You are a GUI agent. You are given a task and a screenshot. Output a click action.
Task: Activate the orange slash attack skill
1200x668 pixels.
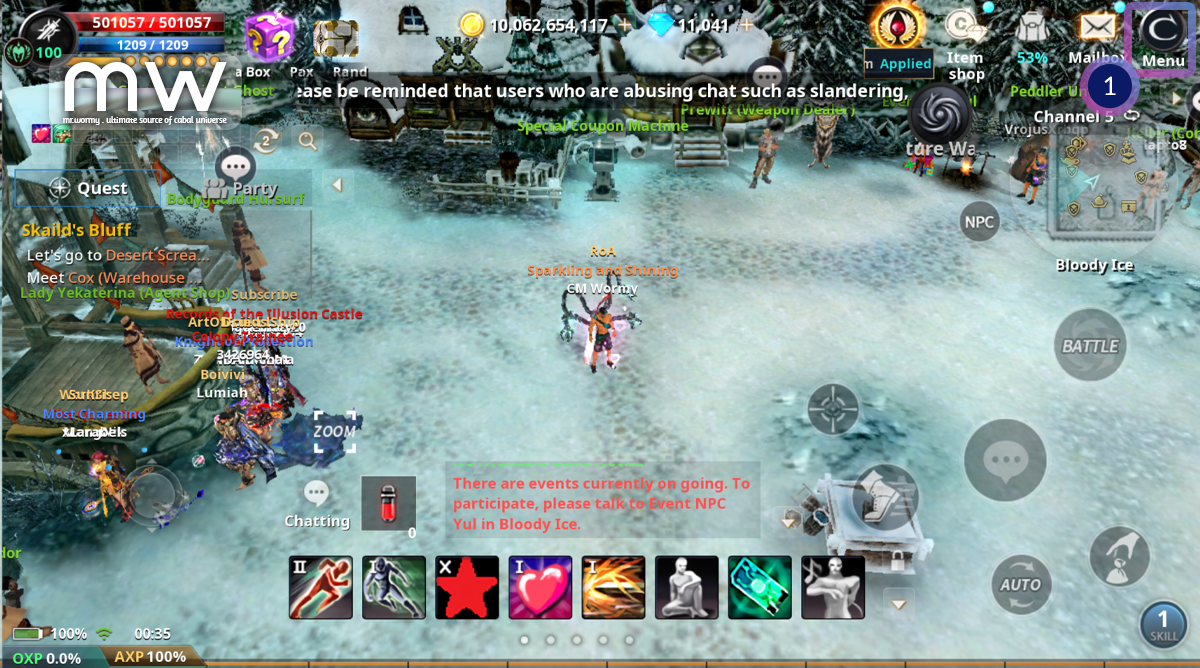pos(613,587)
